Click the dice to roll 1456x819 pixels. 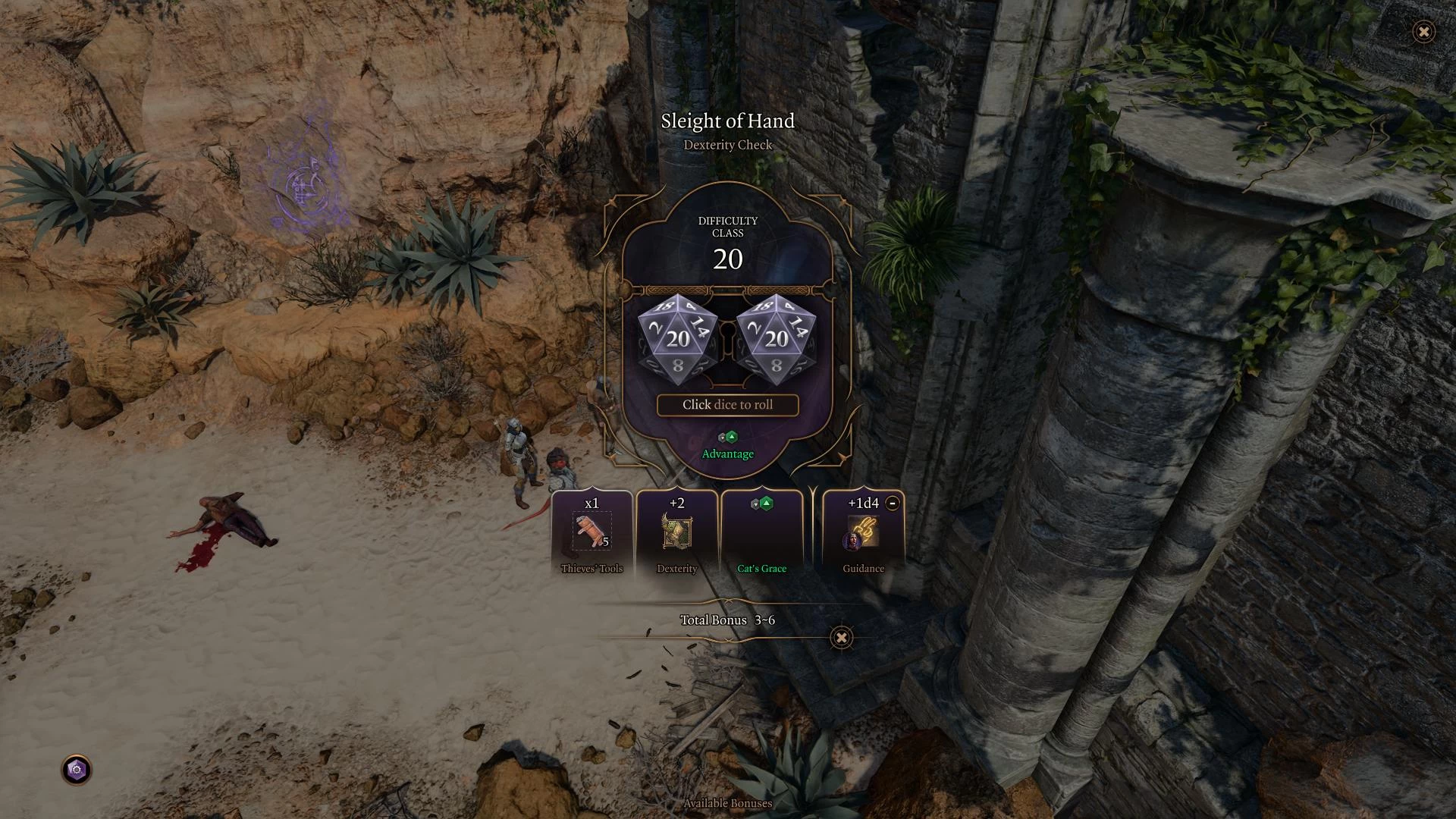(x=727, y=340)
